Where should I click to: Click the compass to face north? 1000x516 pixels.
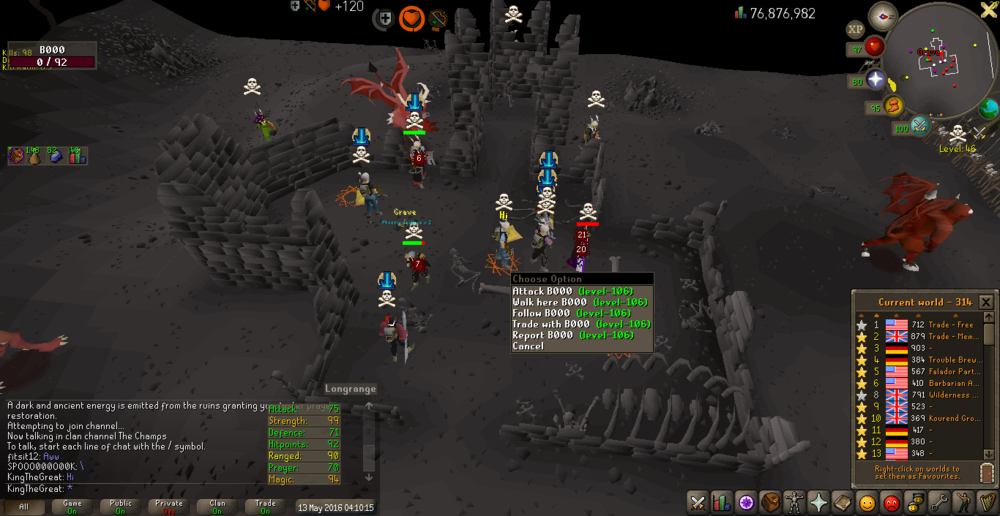882,14
